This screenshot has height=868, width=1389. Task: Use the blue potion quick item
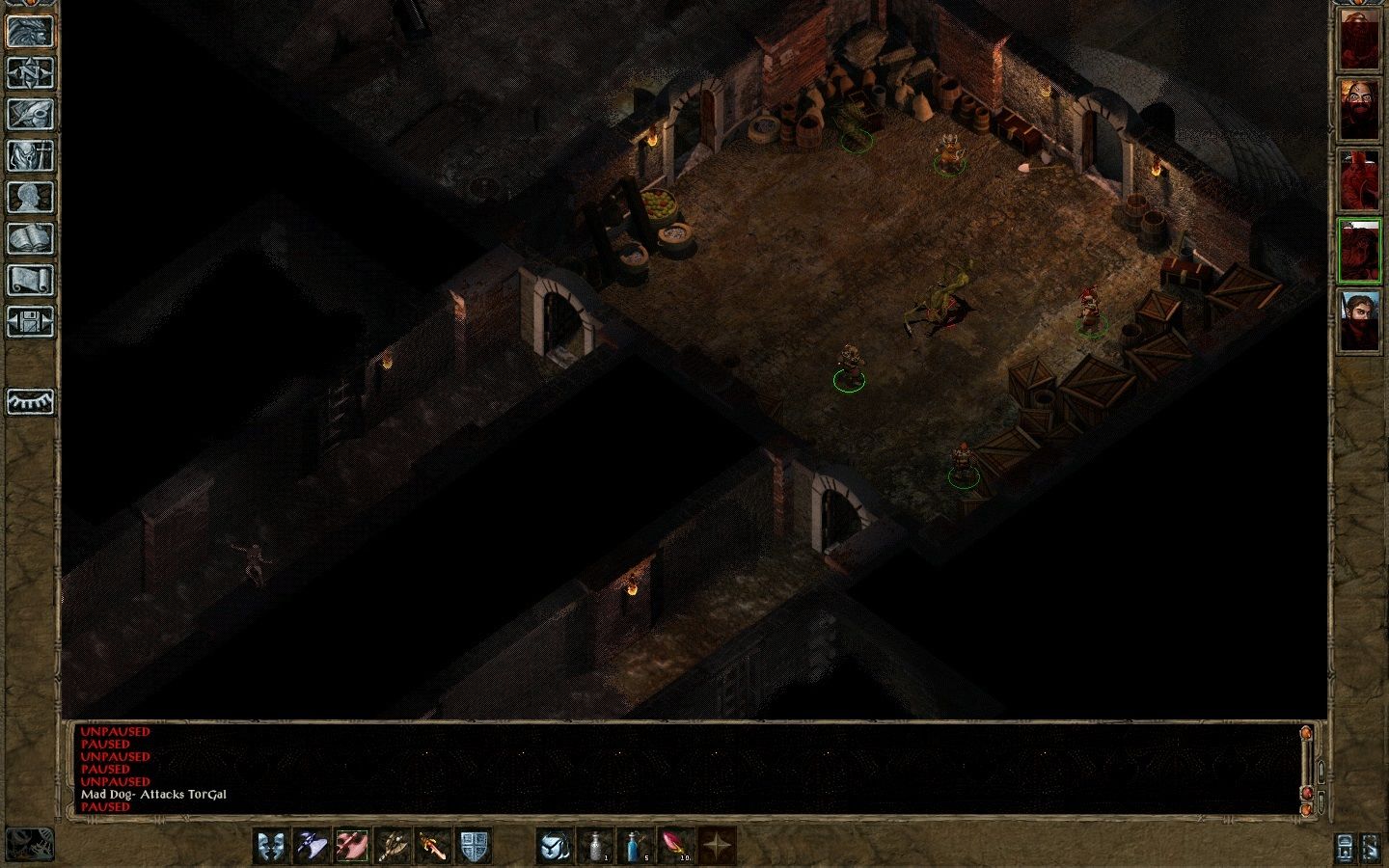coord(636,846)
